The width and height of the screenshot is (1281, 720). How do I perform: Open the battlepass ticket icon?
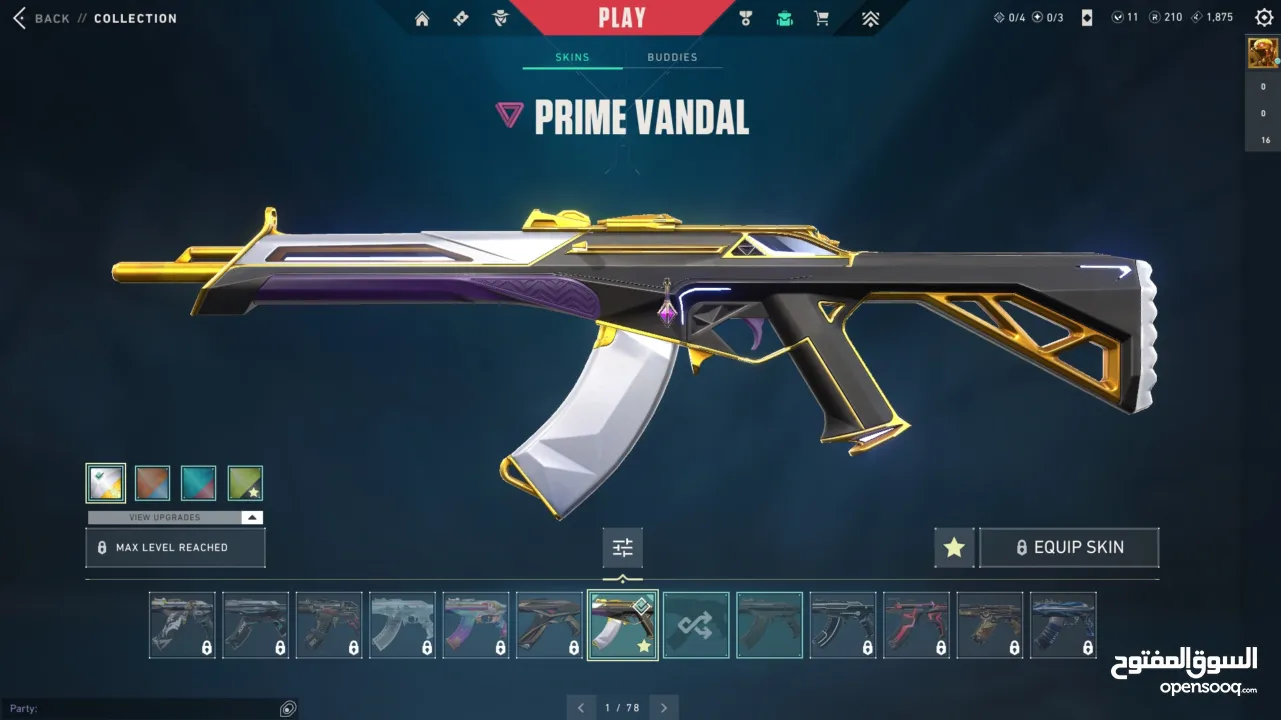(x=461, y=18)
